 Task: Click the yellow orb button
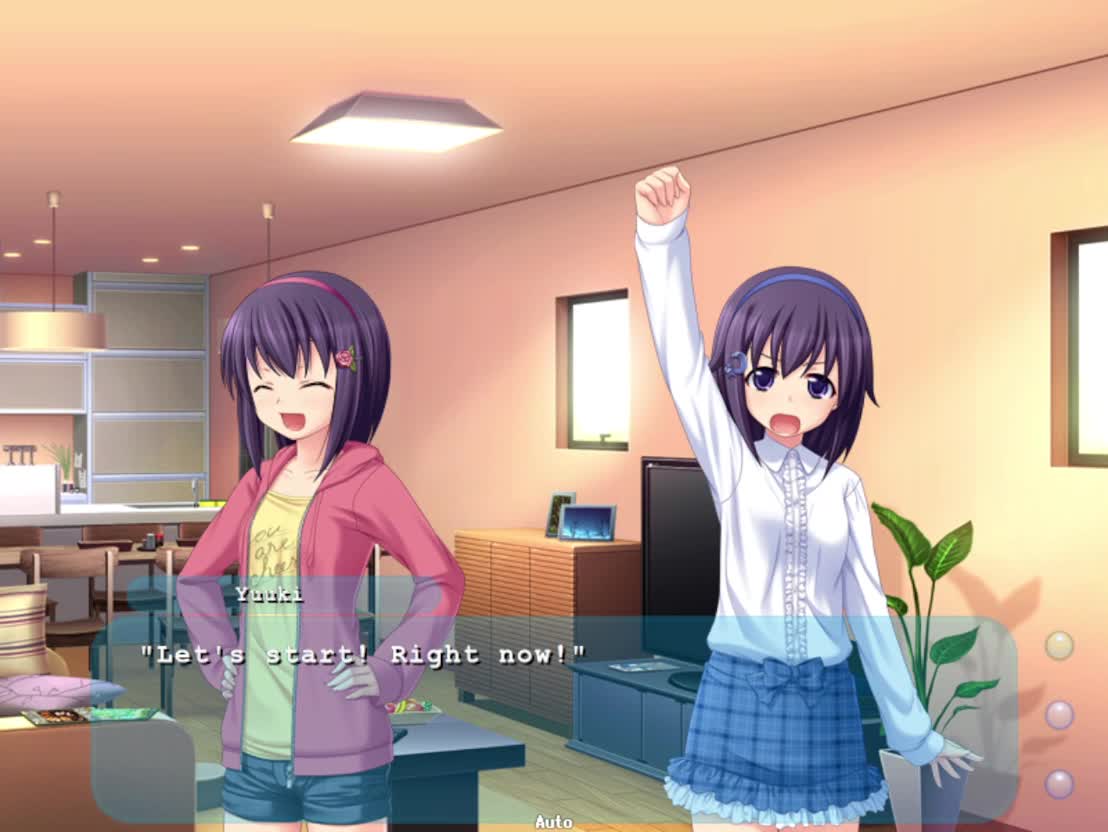tap(1059, 646)
